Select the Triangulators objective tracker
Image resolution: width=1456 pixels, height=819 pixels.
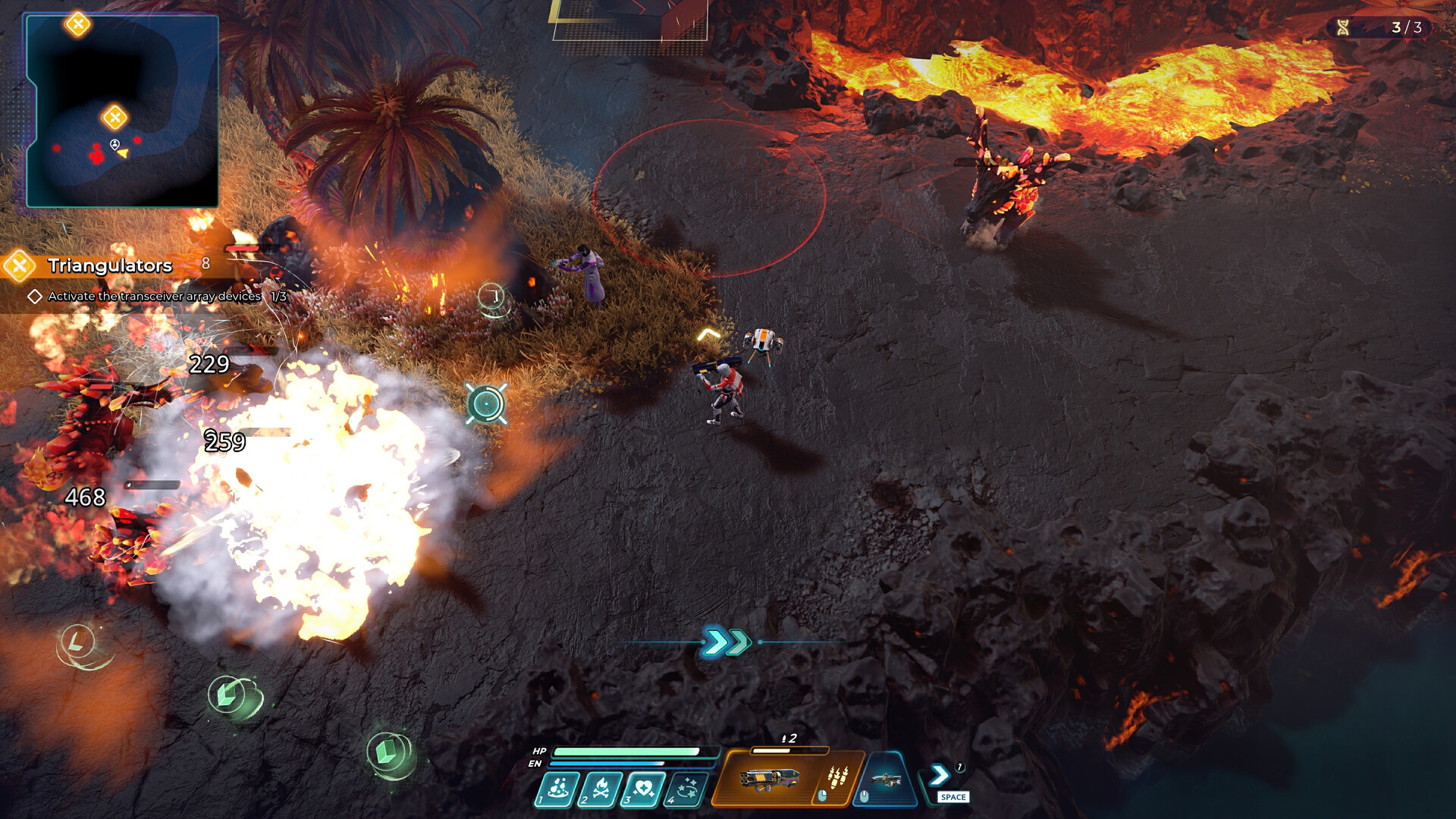(x=109, y=265)
